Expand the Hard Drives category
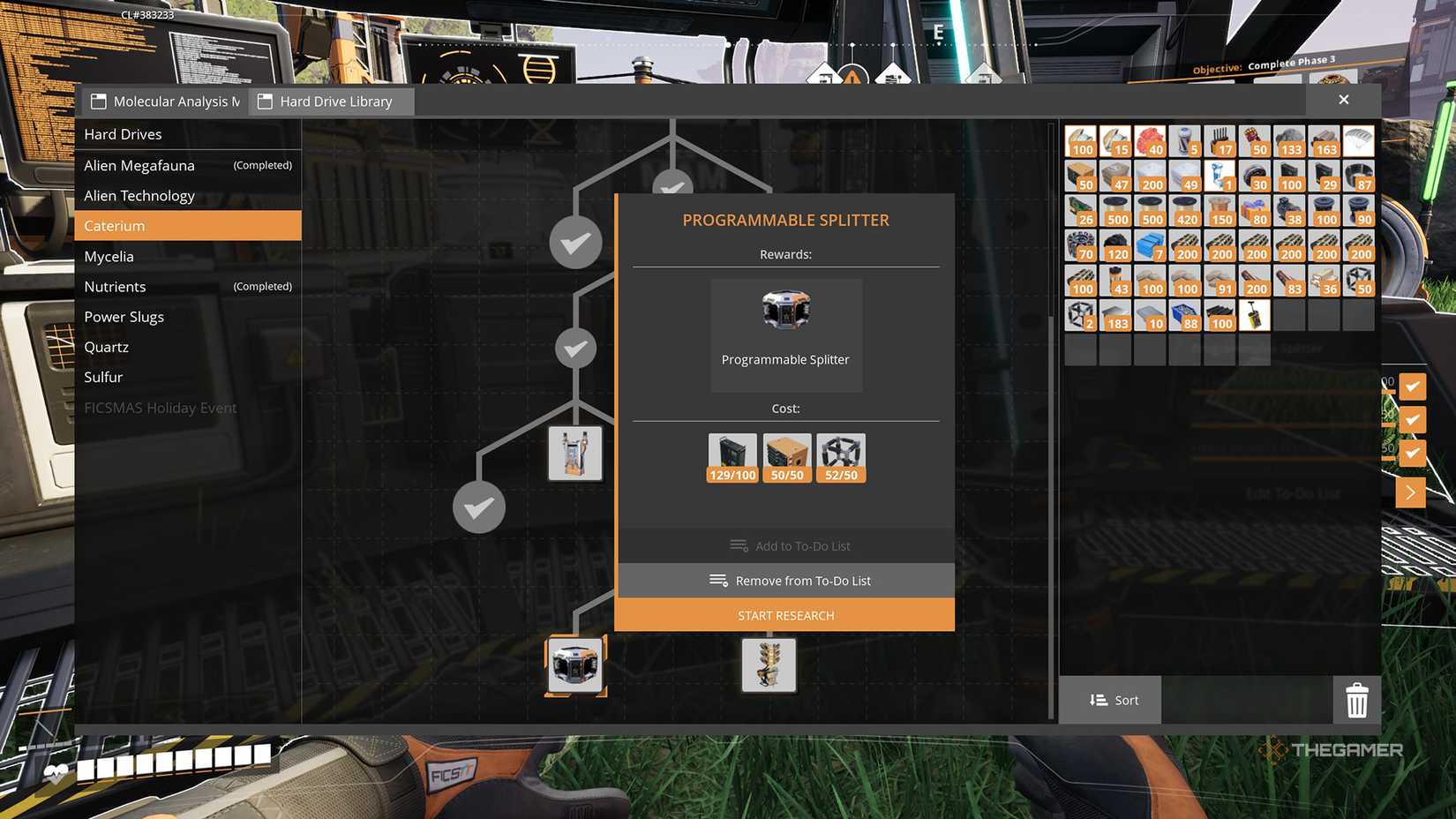 coord(123,133)
